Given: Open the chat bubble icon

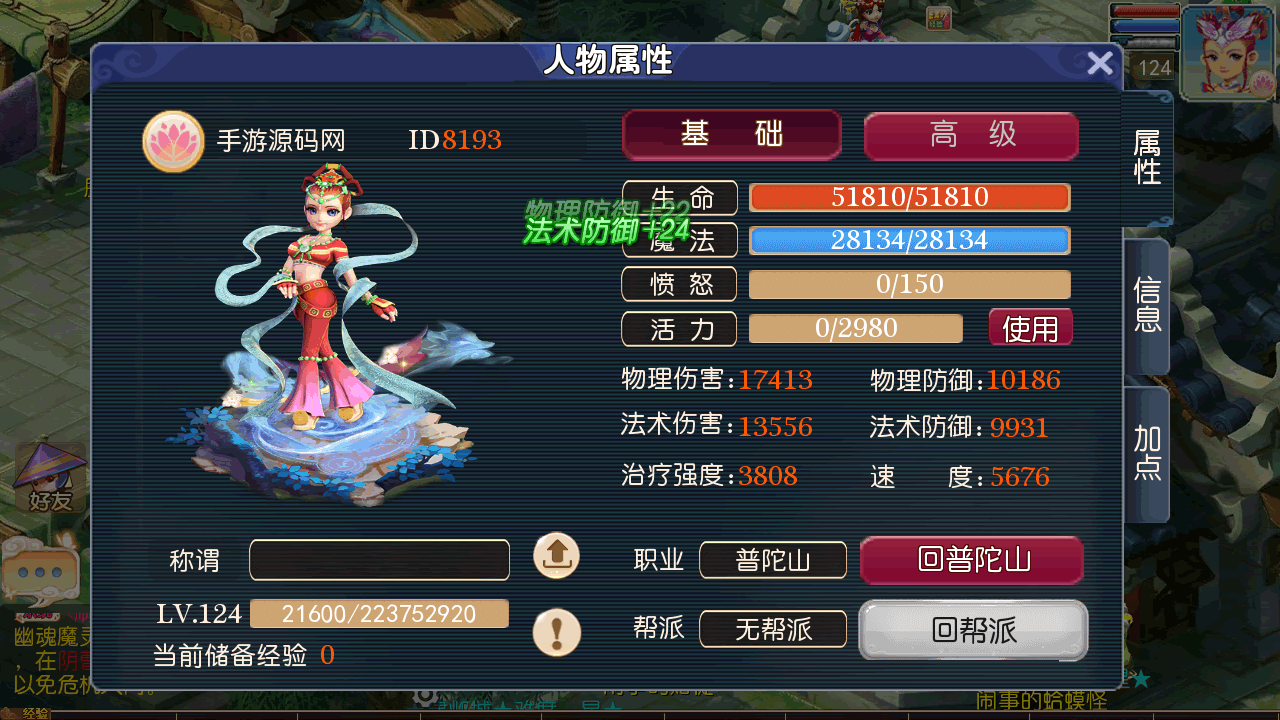Looking at the screenshot, I should click(40, 572).
